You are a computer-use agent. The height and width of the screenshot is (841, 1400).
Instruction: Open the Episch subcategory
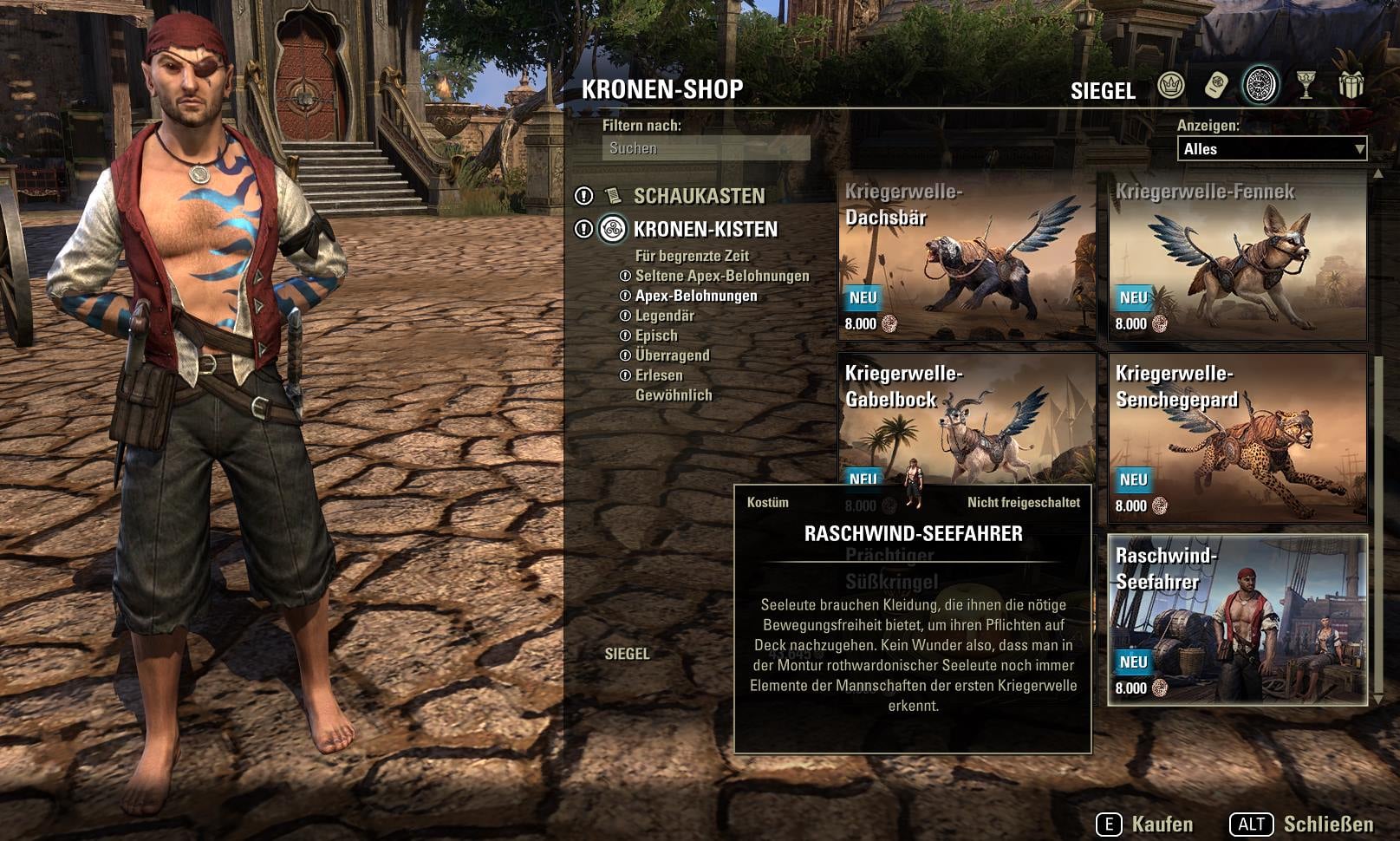point(656,336)
